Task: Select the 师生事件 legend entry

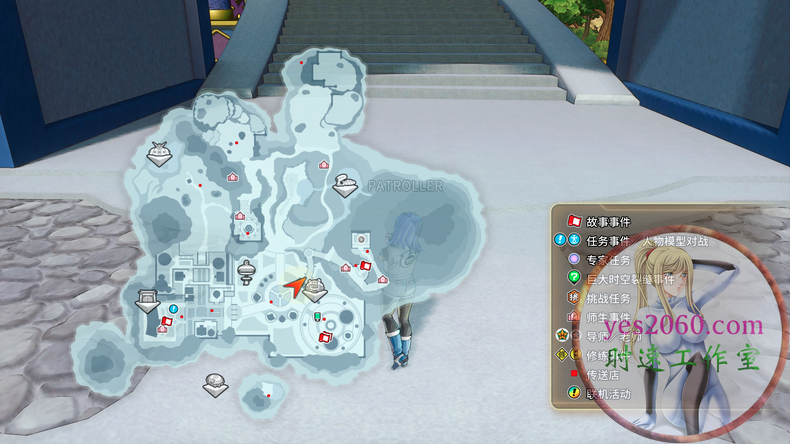Action: point(607,317)
